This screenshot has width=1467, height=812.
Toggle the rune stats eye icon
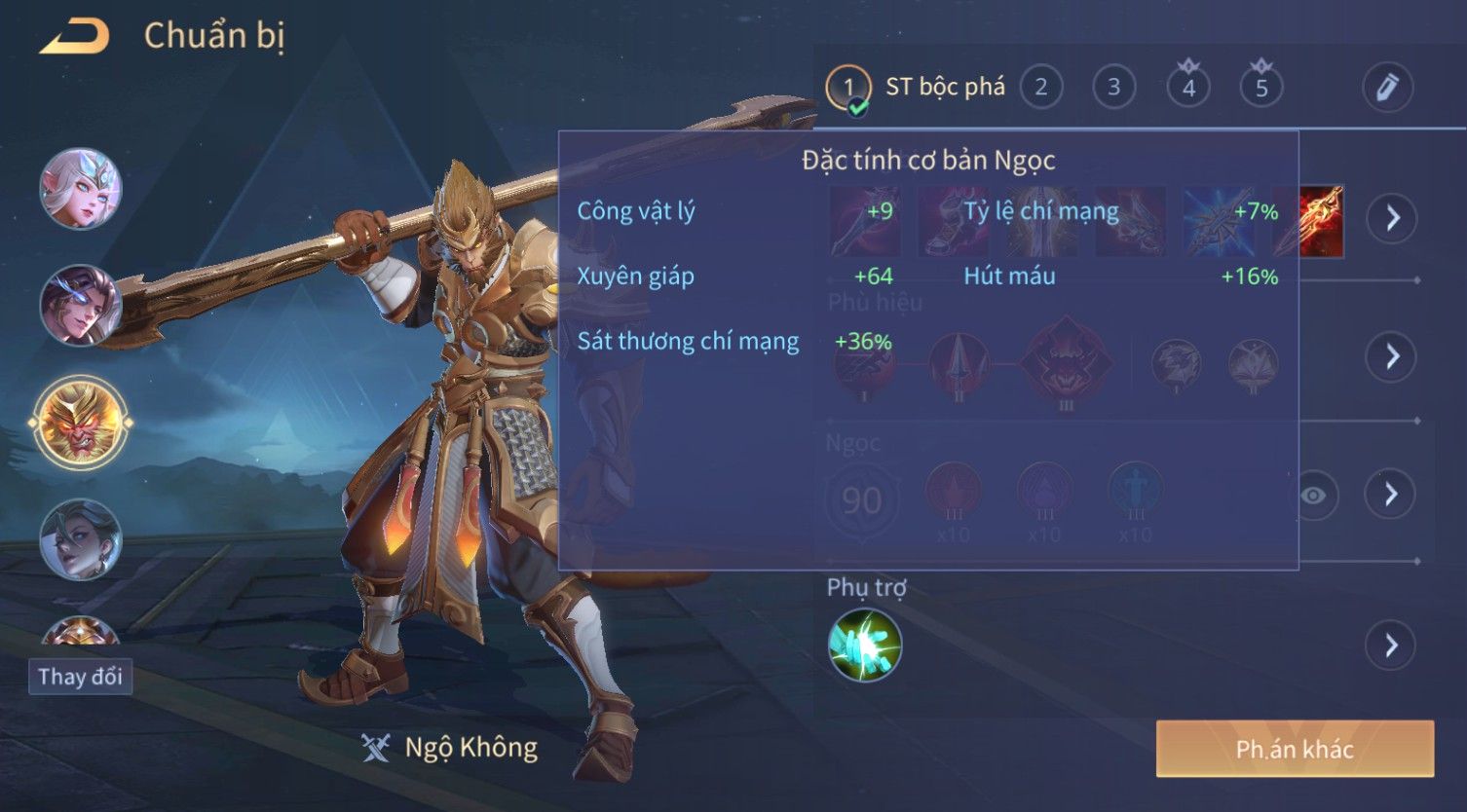click(x=1313, y=496)
